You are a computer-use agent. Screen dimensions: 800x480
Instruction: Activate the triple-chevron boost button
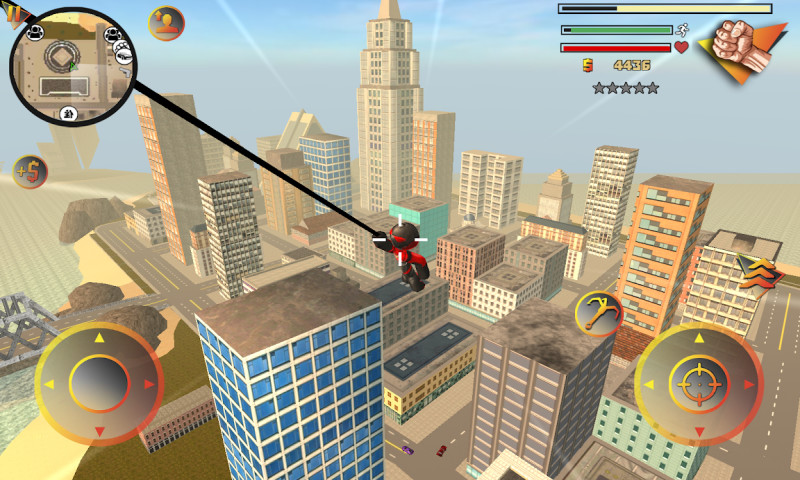pos(757,270)
